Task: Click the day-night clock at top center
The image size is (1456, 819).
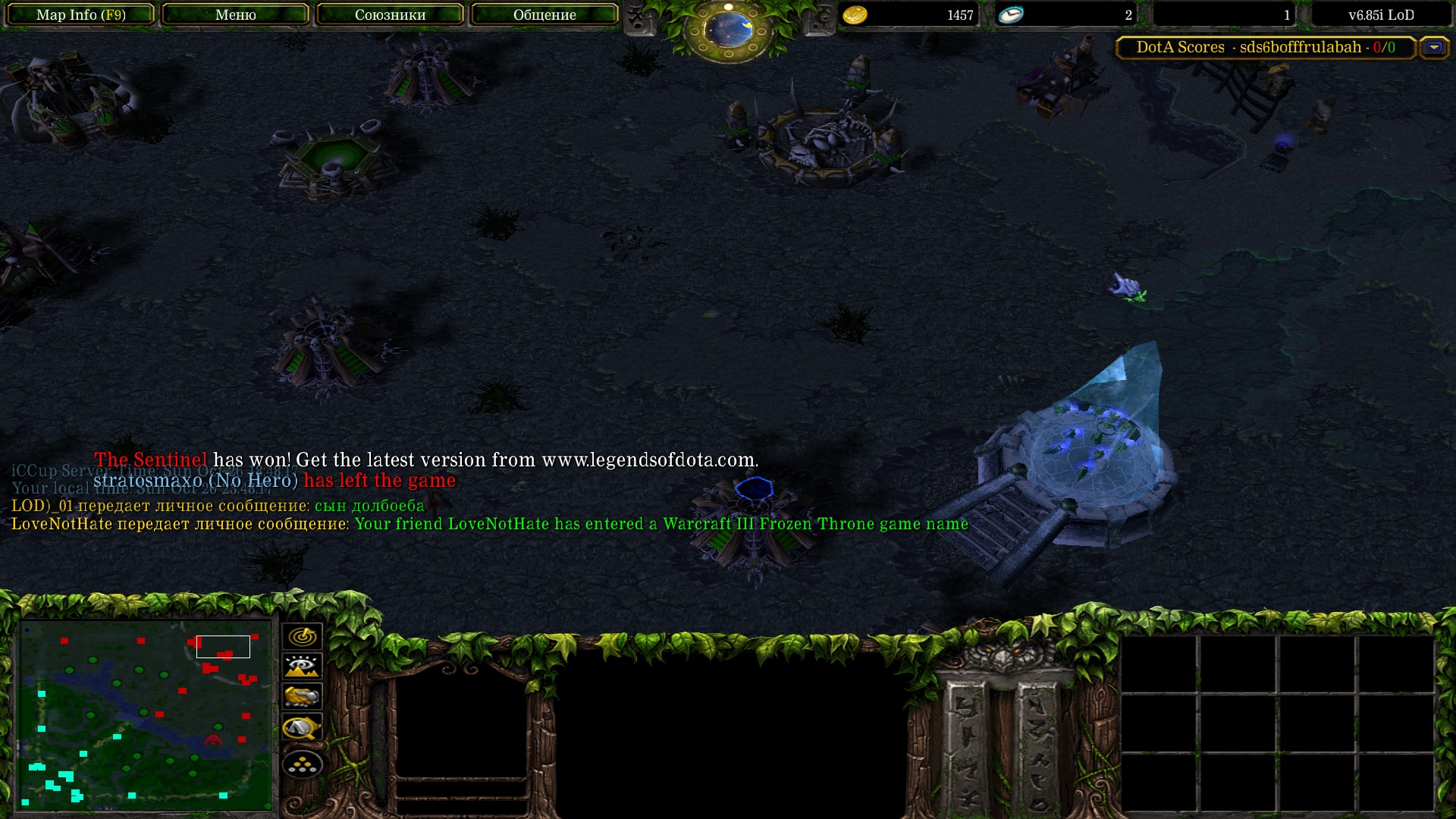Action: (728, 30)
